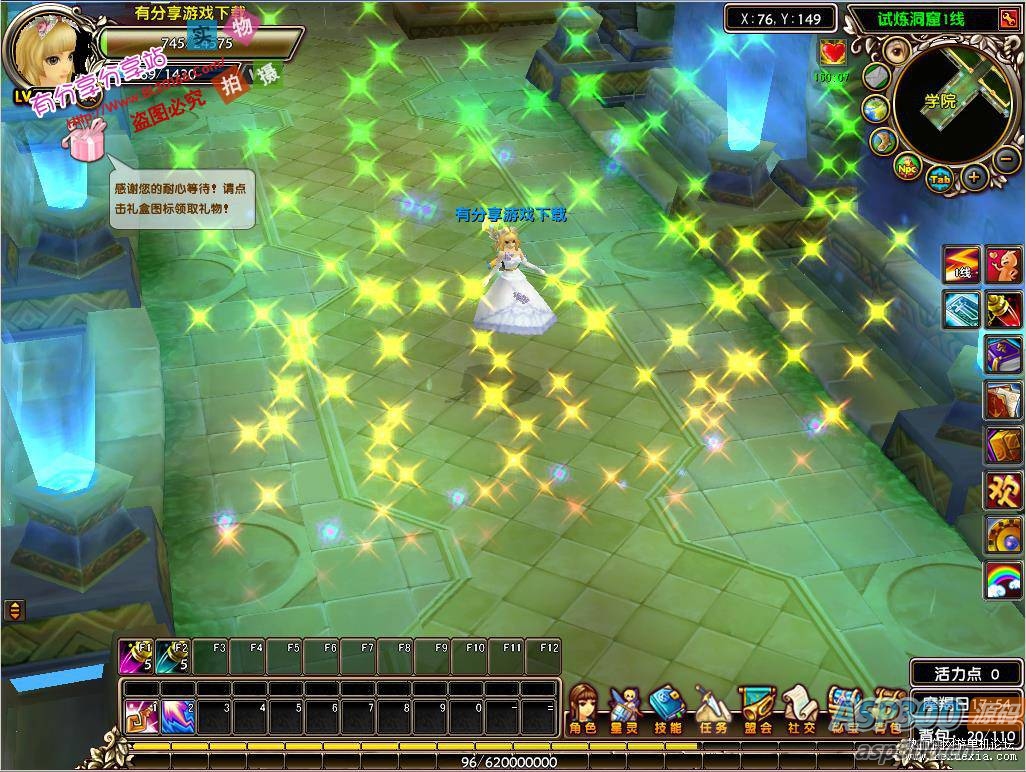Zoom in the minimap with plus button
Viewport: 1026px width, 772px height.
tap(973, 178)
